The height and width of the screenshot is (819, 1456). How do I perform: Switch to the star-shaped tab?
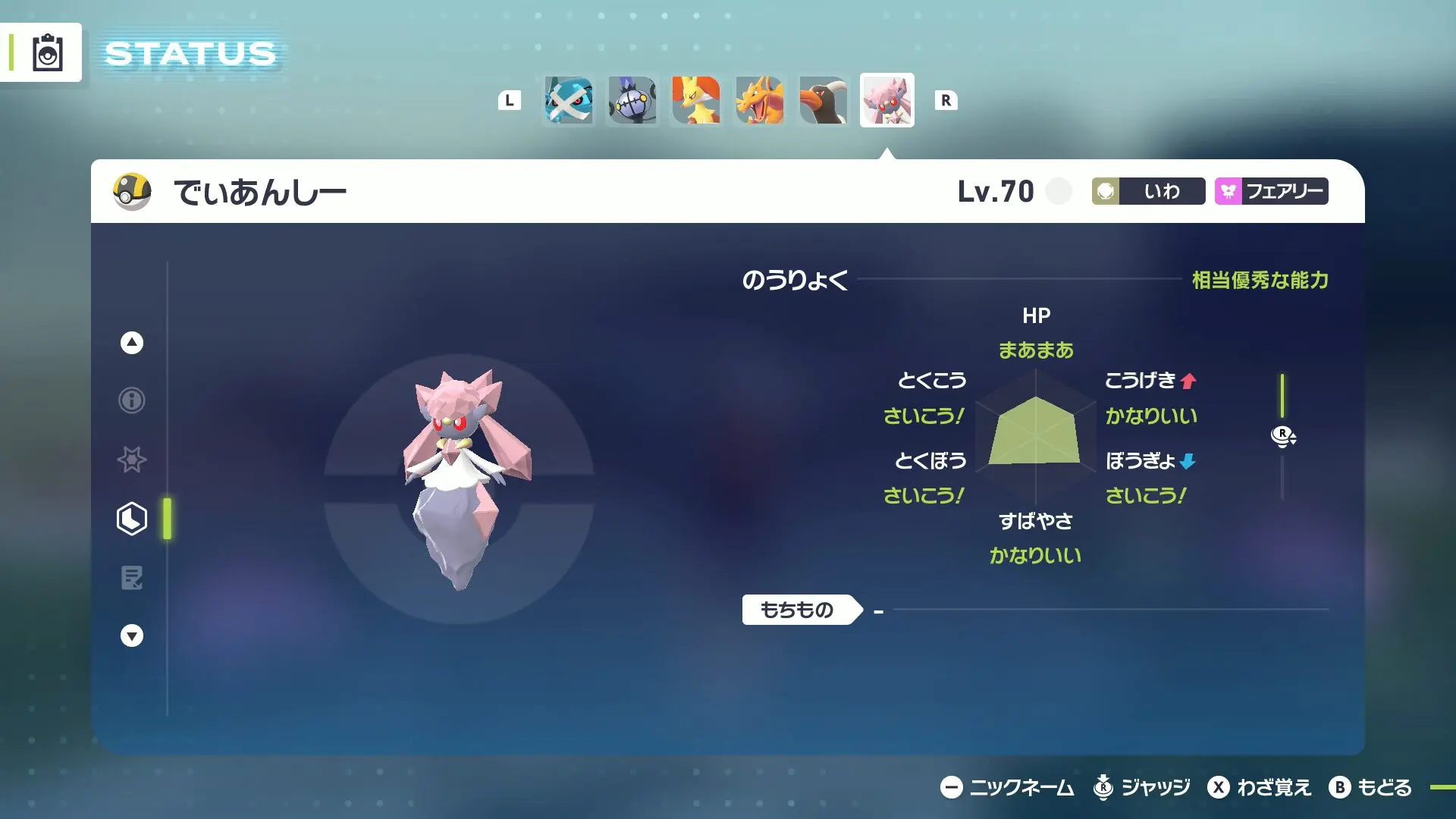[132, 460]
